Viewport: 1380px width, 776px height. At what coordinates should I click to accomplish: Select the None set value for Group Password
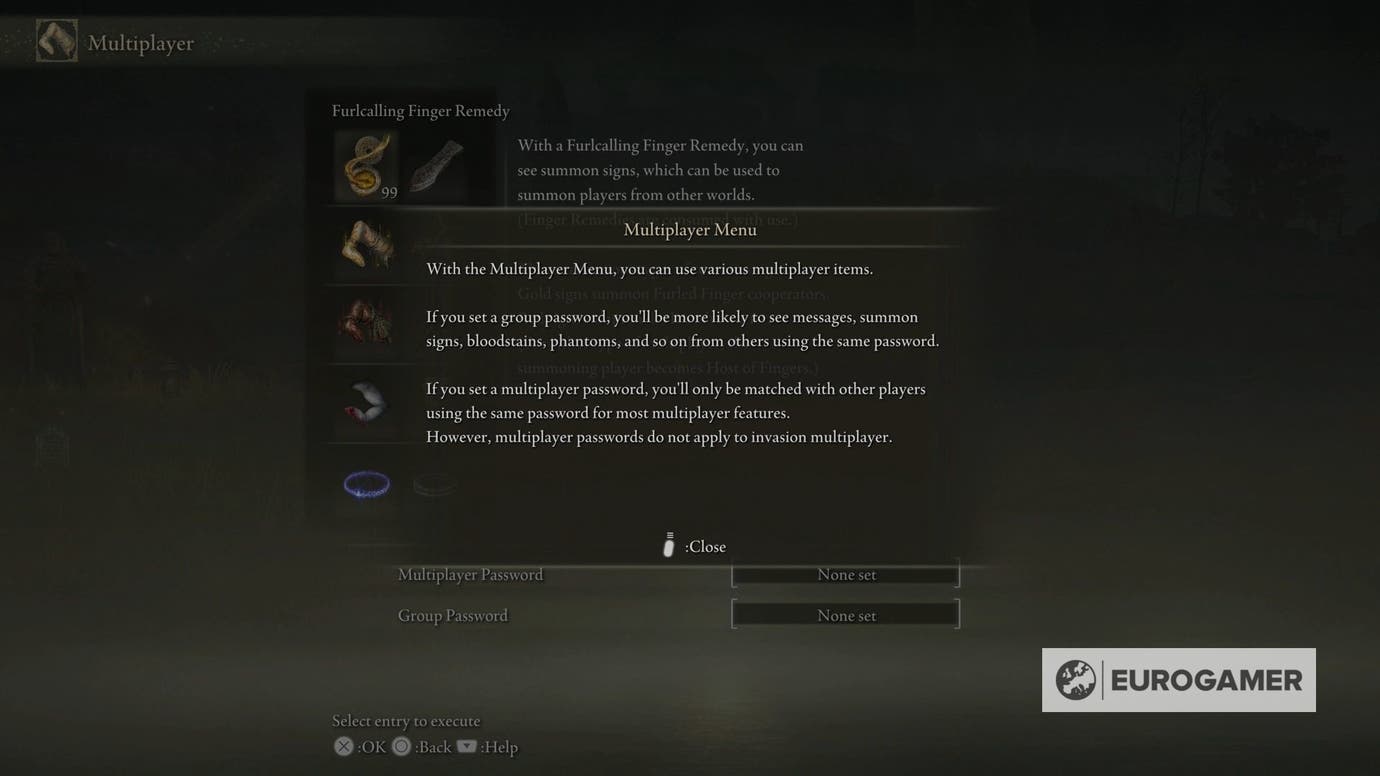(x=845, y=614)
